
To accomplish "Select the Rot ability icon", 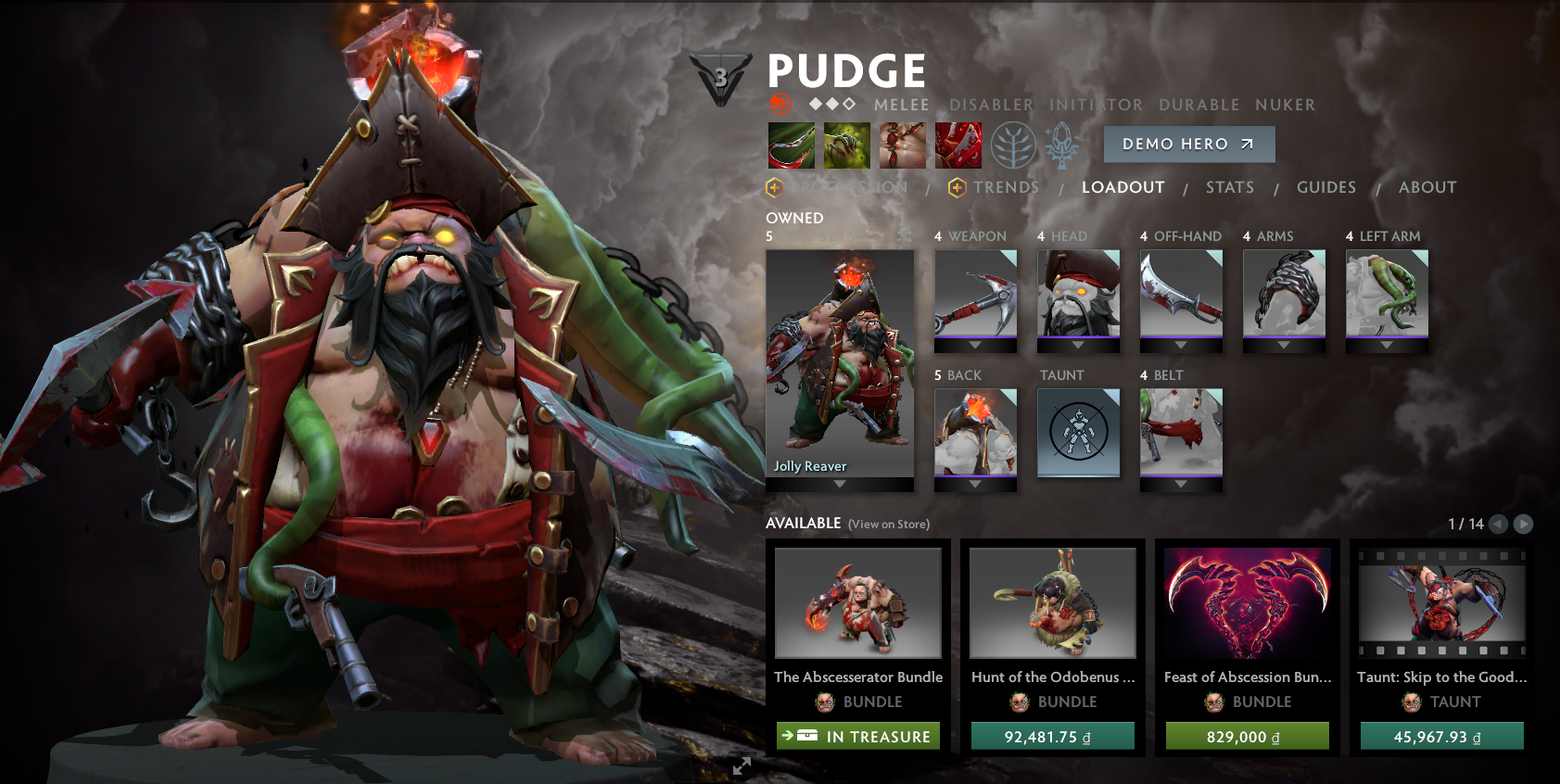I will pos(847,145).
